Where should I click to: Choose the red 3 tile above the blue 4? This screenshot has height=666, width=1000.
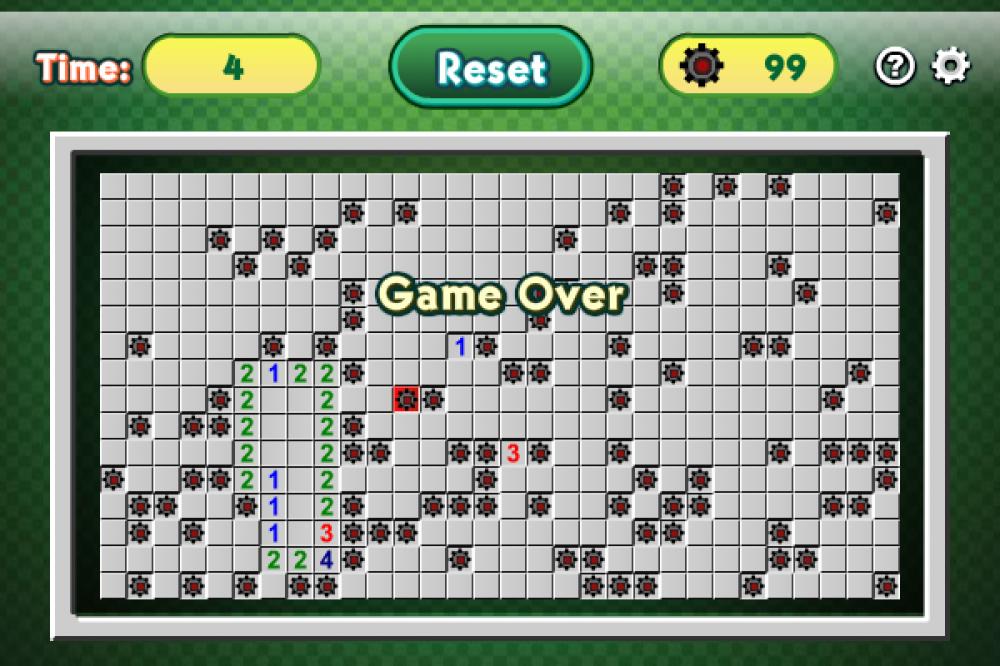click(326, 533)
